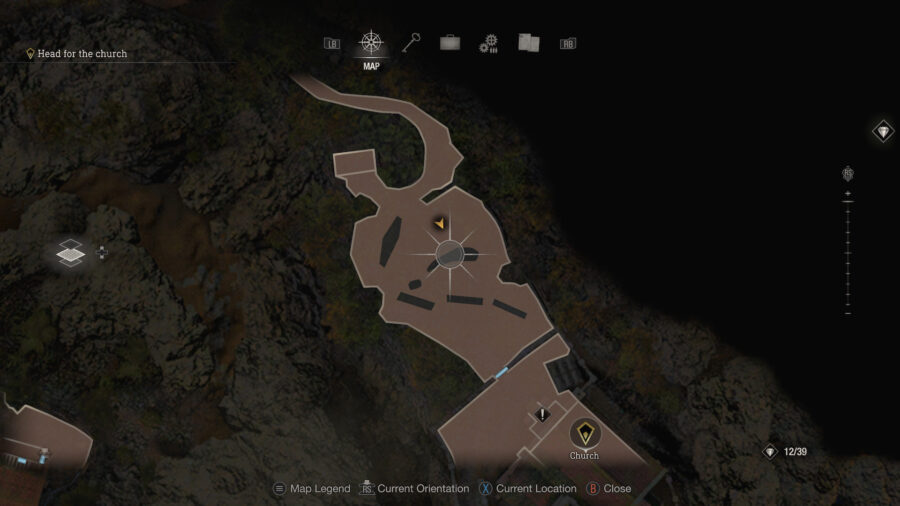This screenshot has width=900, height=506.
Task: Switch to the files documents tab
Action: click(529, 43)
